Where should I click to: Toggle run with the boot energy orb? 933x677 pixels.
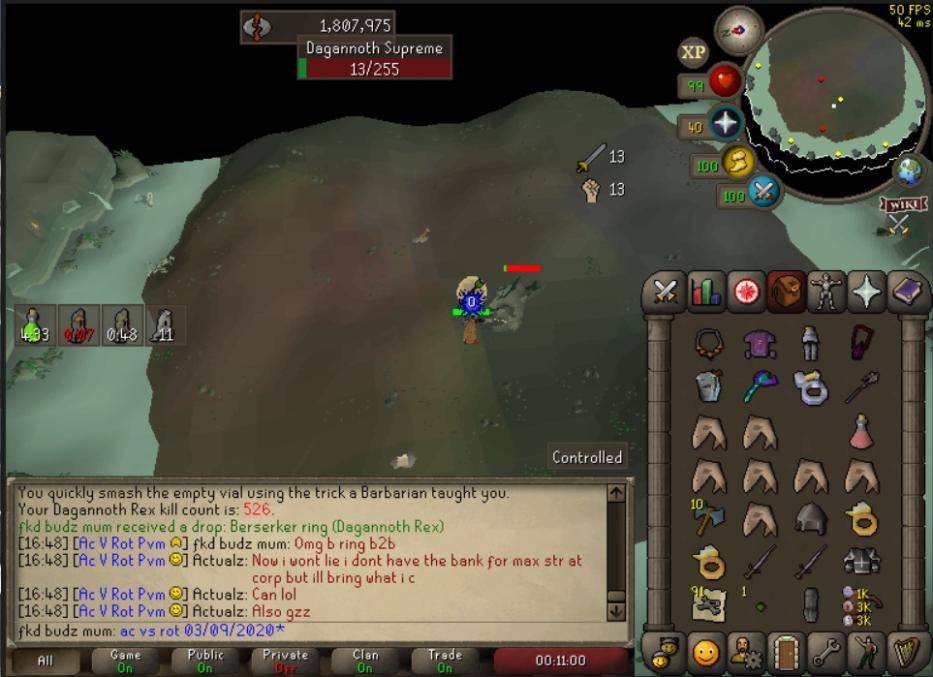(738, 162)
